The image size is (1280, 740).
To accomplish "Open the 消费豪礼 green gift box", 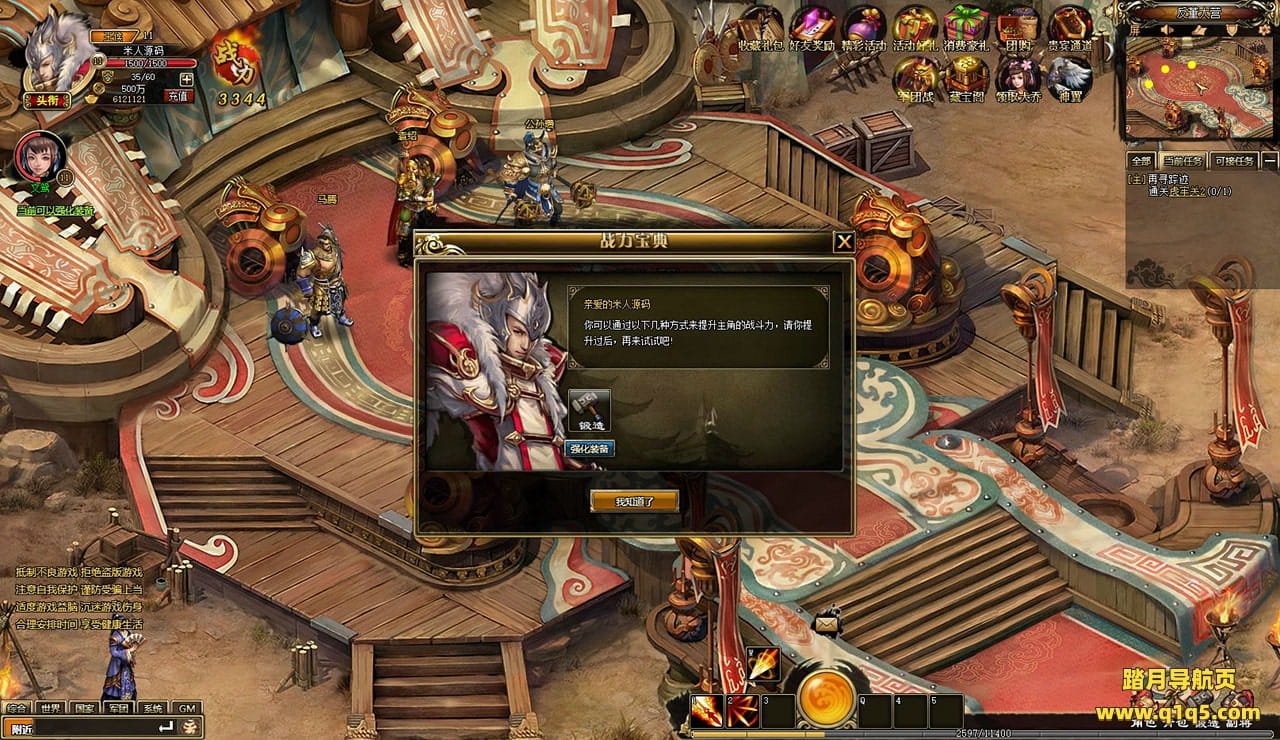I will pos(965,26).
